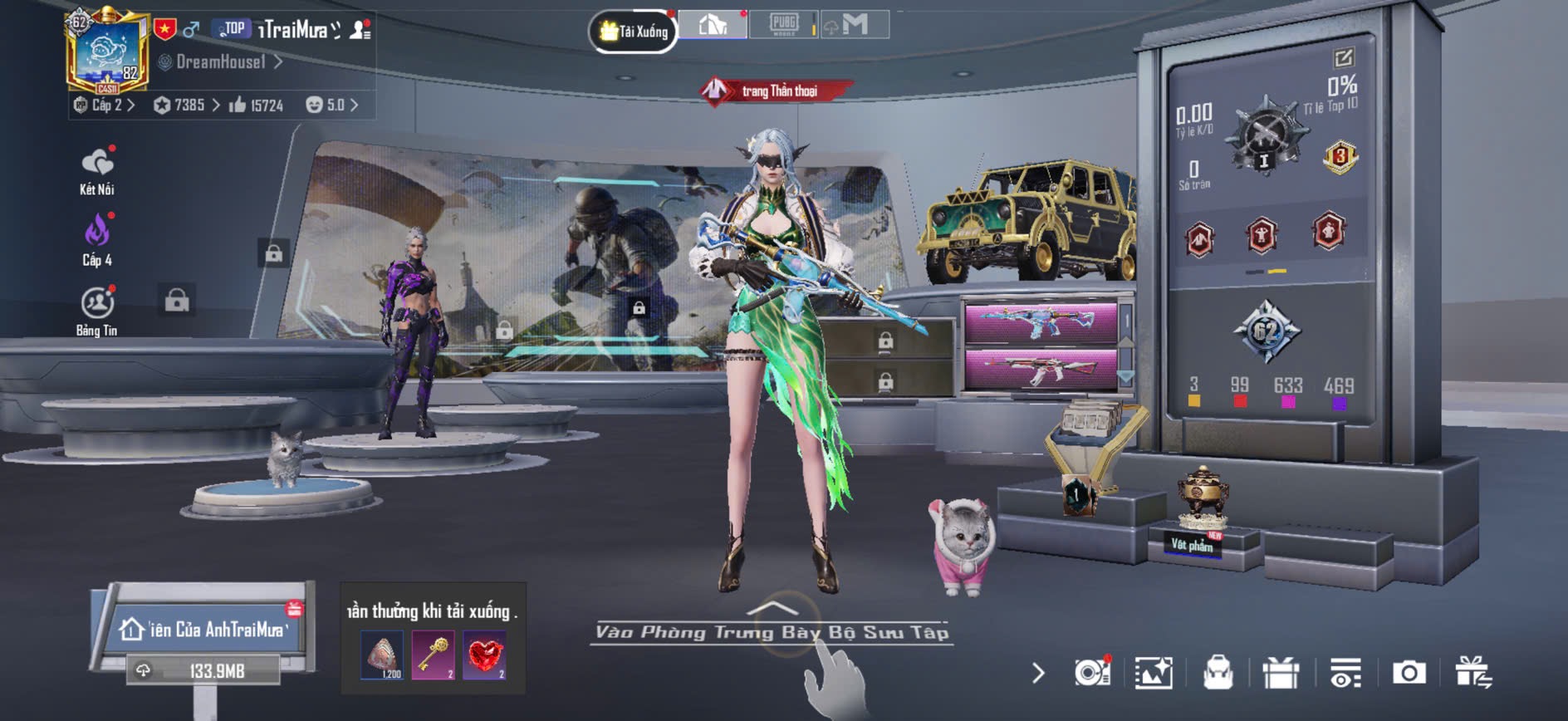Open the purple flame Cấp 4 icon

tap(97, 241)
